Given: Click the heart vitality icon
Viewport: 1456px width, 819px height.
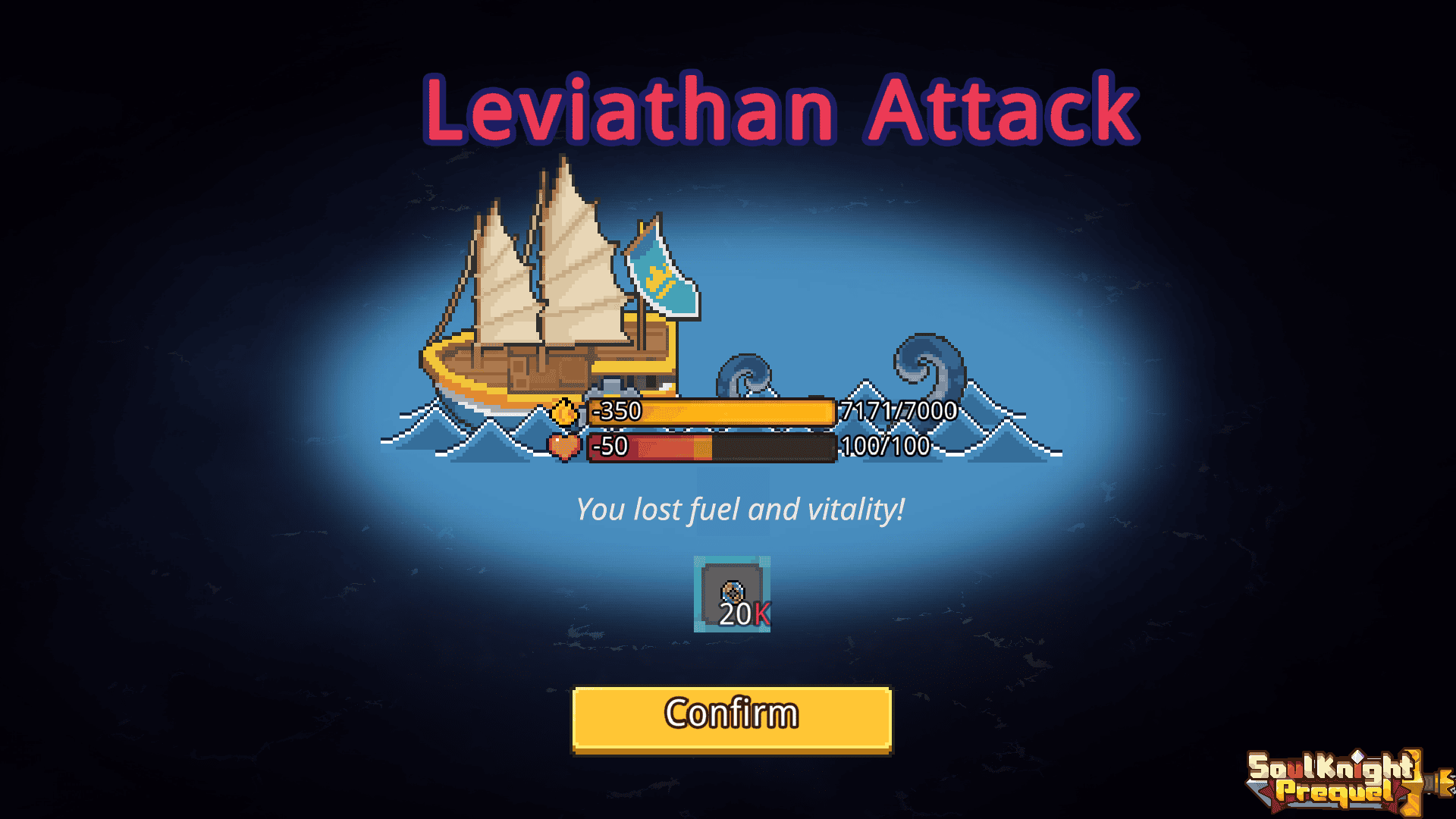Looking at the screenshot, I should (x=564, y=447).
